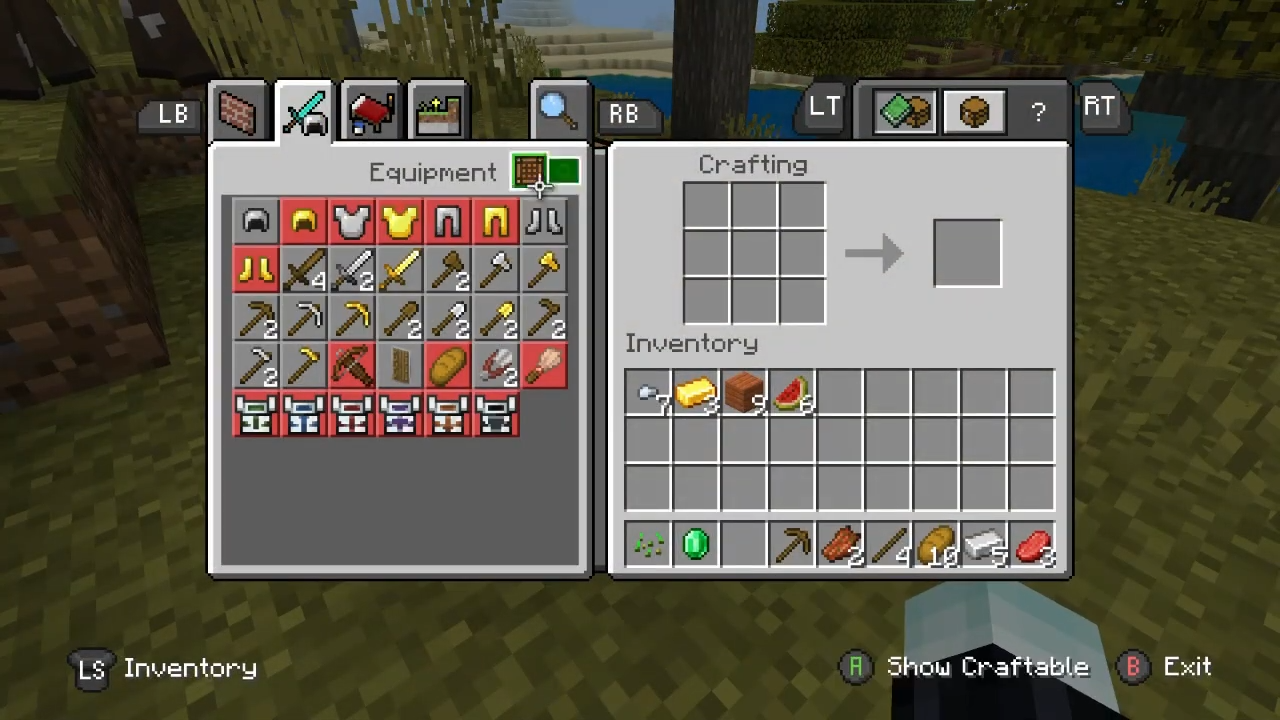Open the Construction tab with brick icon
This screenshot has width=1280, height=720.
click(x=238, y=112)
